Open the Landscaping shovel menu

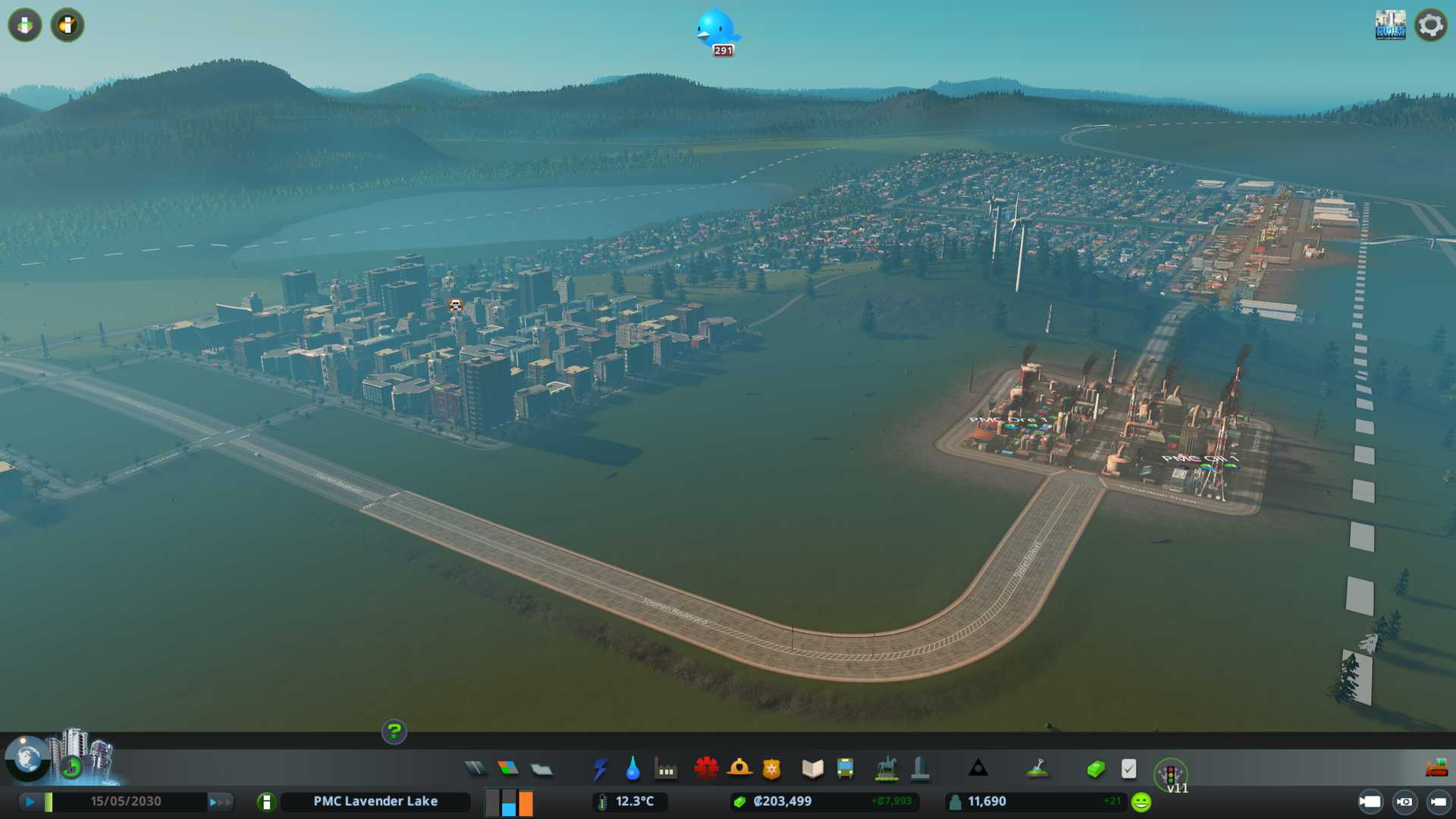1037,769
